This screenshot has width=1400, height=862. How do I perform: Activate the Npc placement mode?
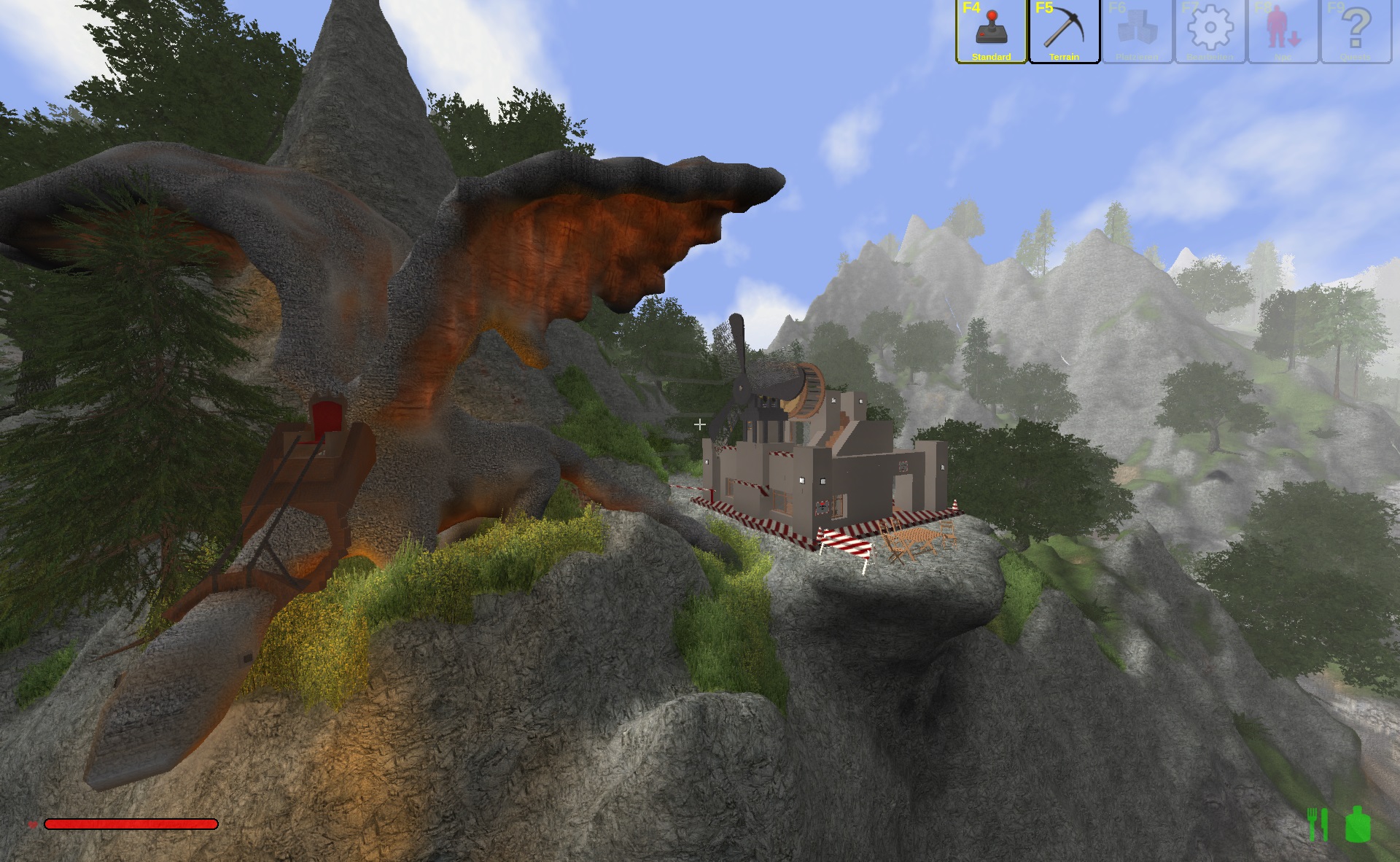1283,31
